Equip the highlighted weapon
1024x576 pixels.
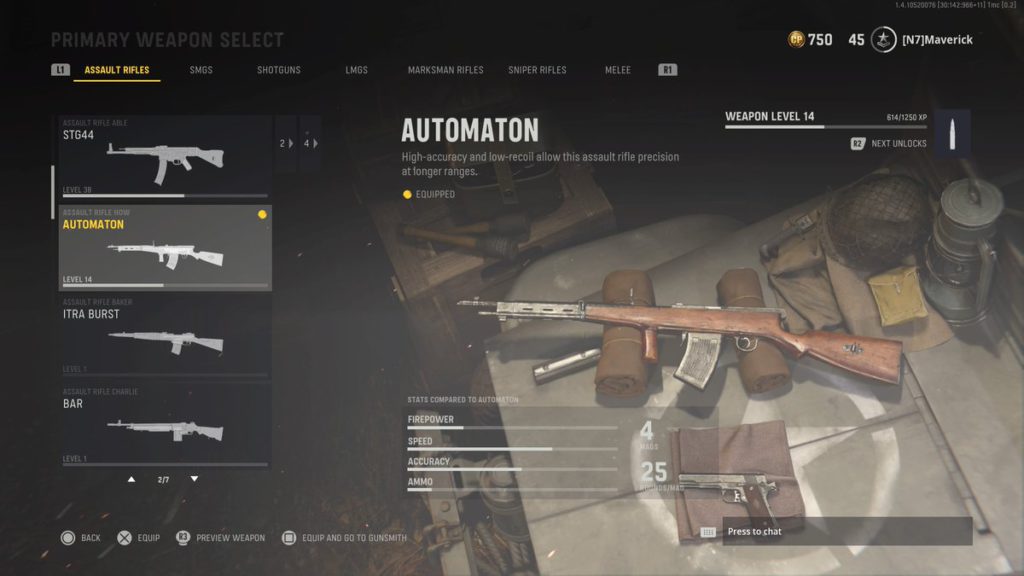138,538
